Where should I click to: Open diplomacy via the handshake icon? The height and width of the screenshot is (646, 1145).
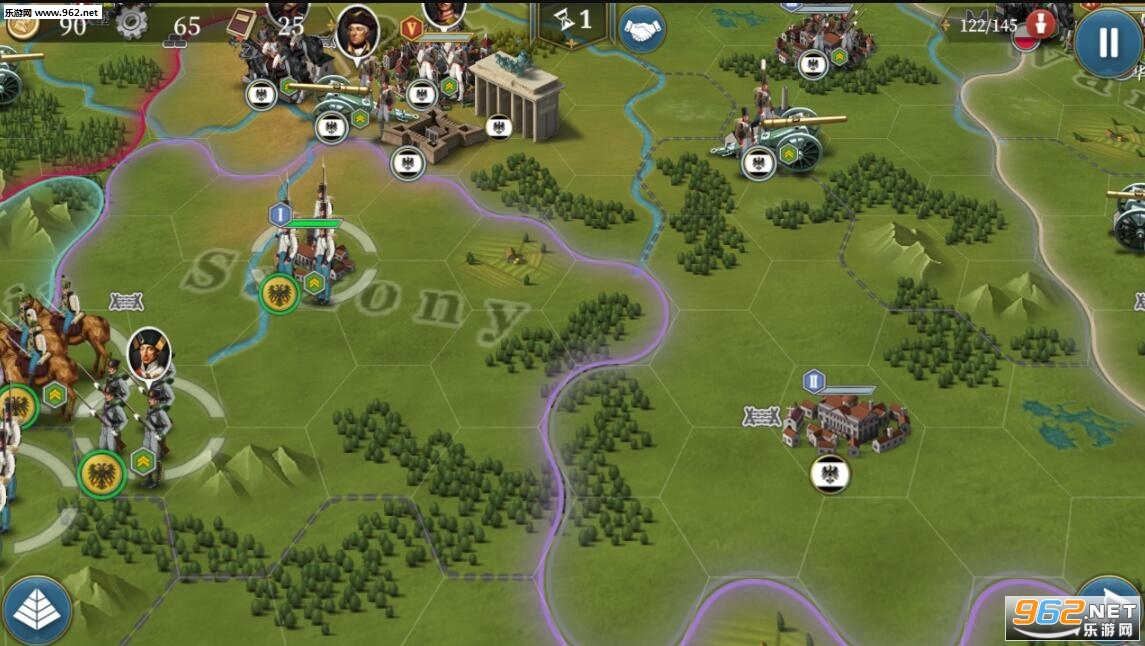pyautogui.click(x=642, y=30)
